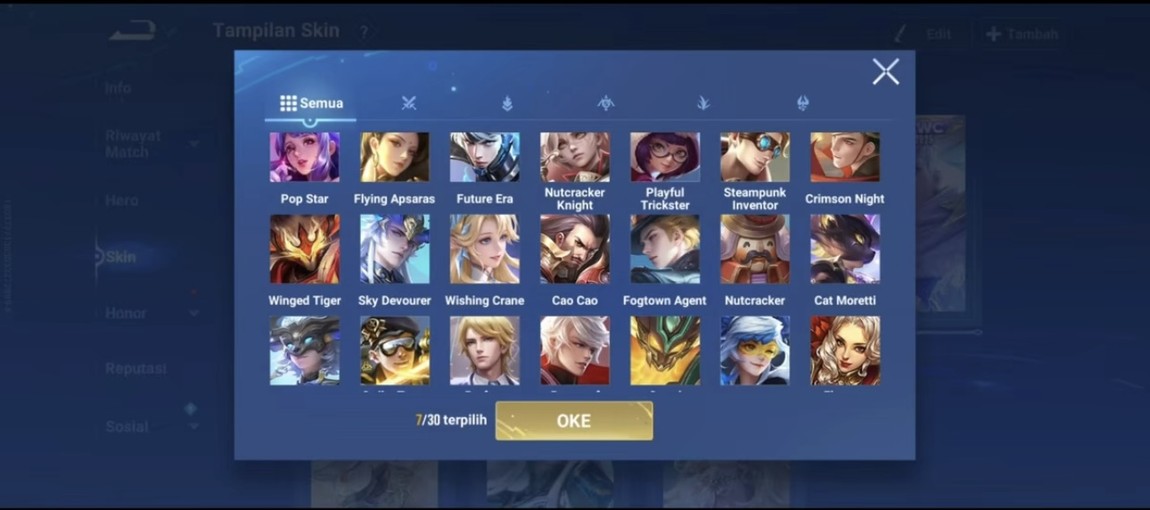Image resolution: width=1150 pixels, height=510 pixels.
Task: Select the Pop Star skin
Action: [x=304, y=158]
